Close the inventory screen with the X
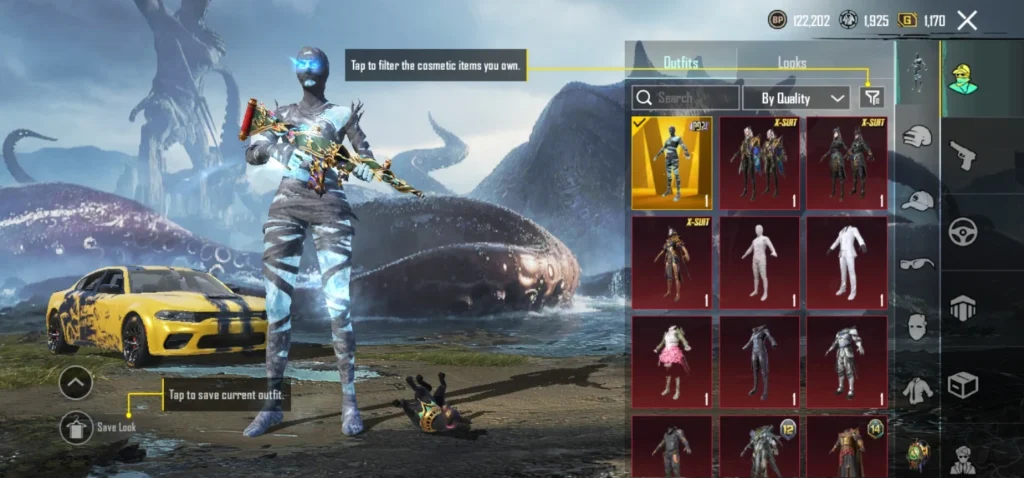 (966, 20)
